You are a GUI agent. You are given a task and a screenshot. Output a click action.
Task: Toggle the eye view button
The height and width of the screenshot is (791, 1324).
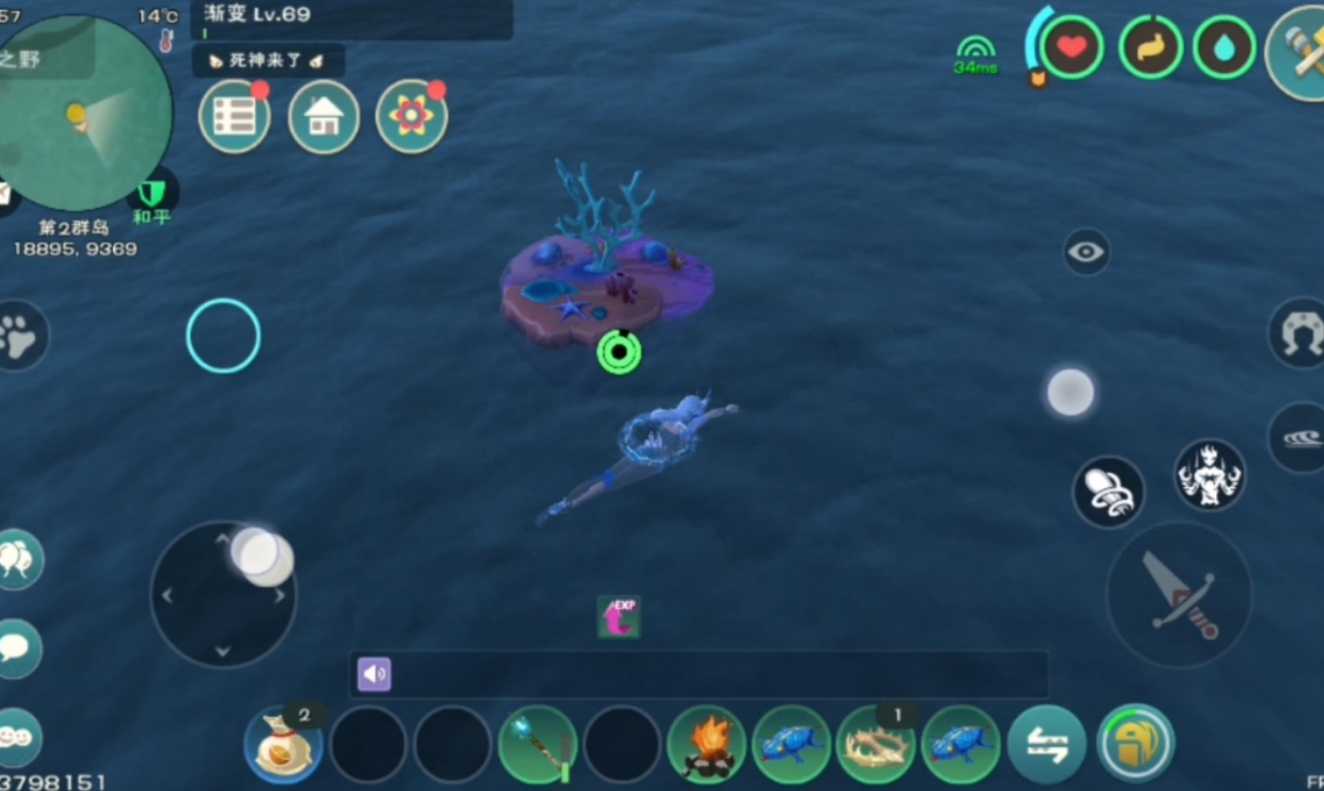click(x=1086, y=252)
